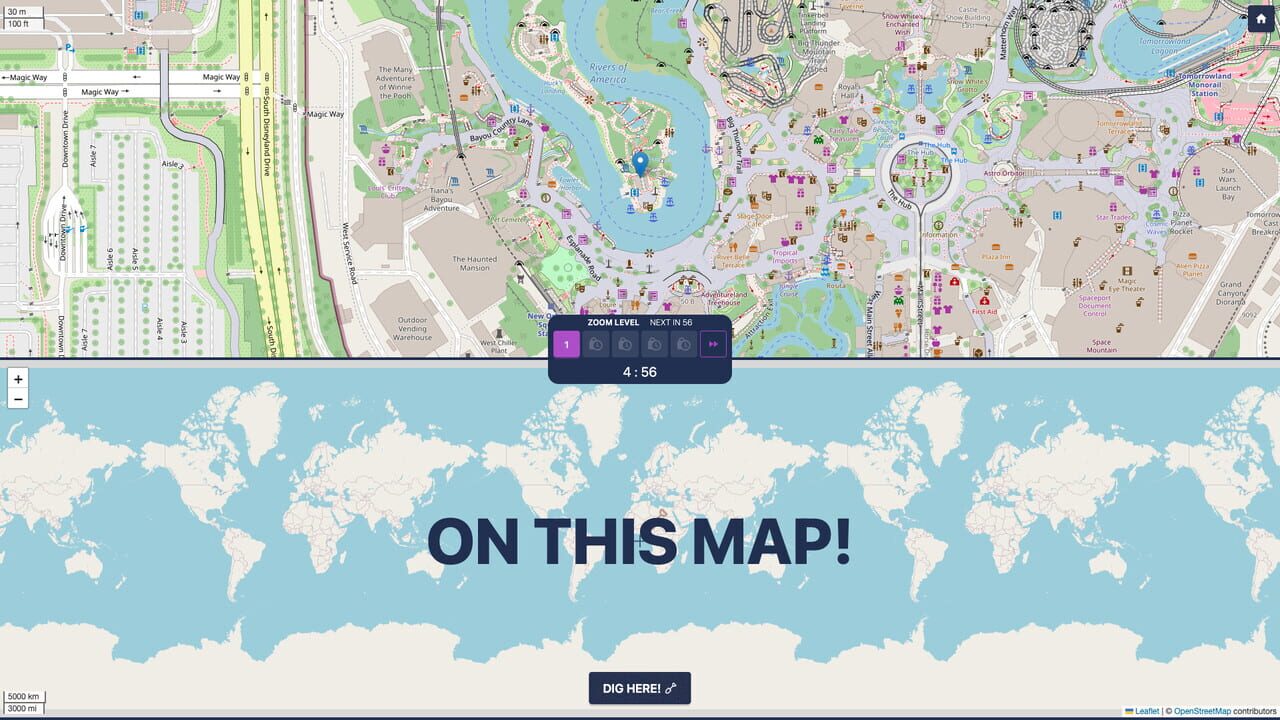Screen dimensions: 1280x720
Task: Activate the fast-forward skip icon in zoom panel
Action: (x=714, y=344)
